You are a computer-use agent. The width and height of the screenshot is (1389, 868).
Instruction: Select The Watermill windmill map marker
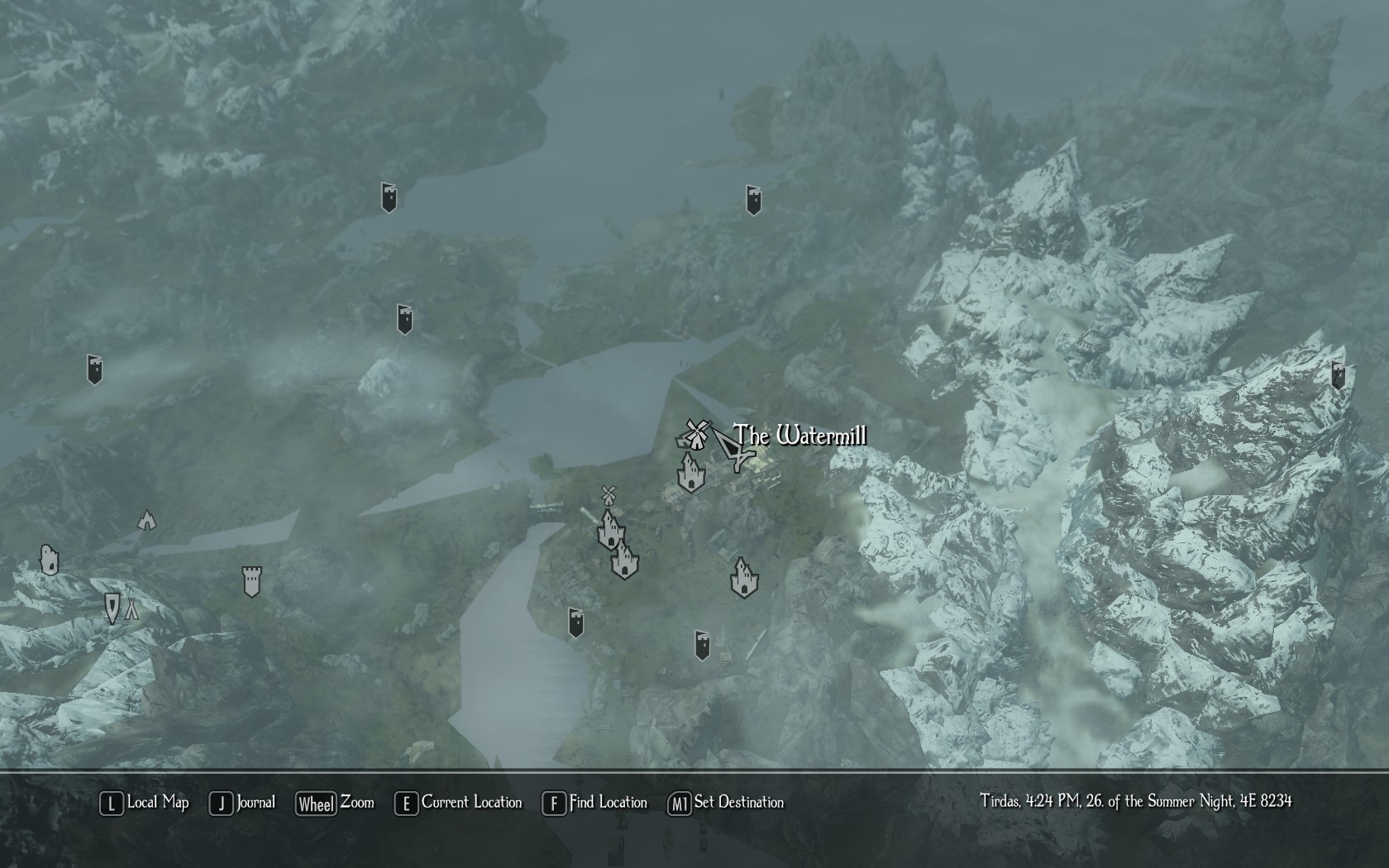[694, 434]
